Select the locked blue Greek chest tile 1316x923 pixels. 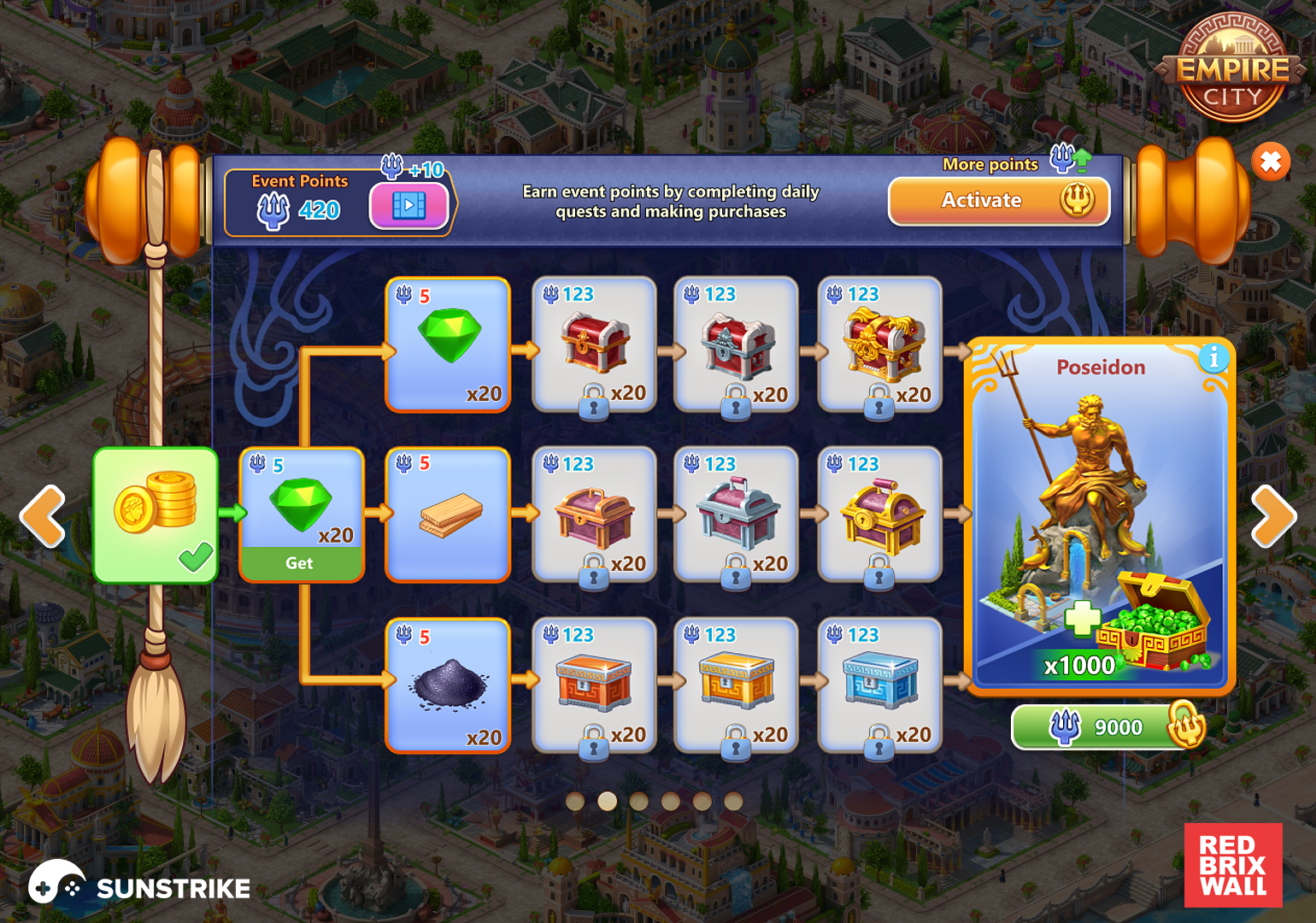tap(880, 685)
